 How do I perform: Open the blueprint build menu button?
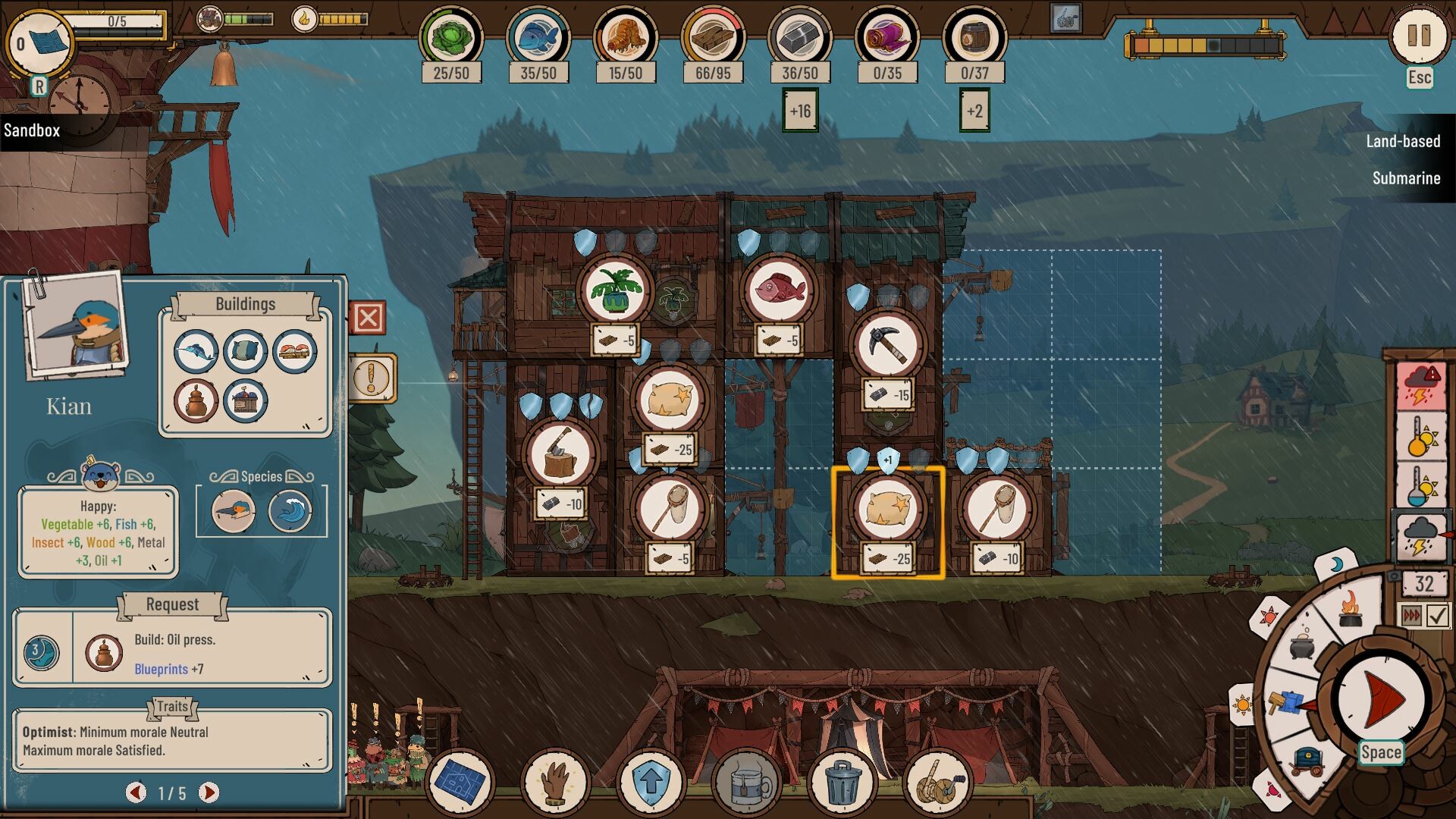(x=460, y=781)
